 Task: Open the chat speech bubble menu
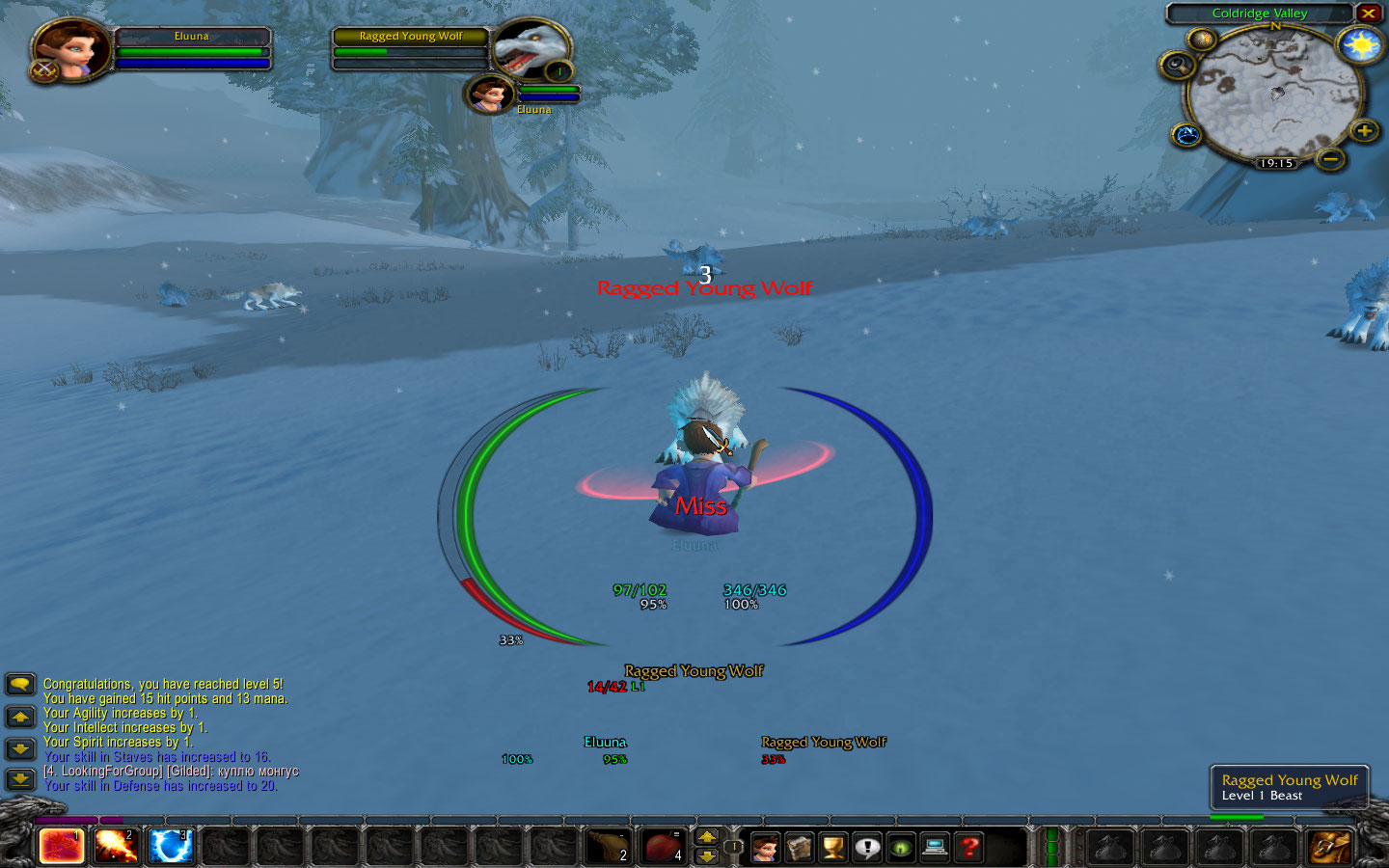pyautogui.click(x=20, y=685)
